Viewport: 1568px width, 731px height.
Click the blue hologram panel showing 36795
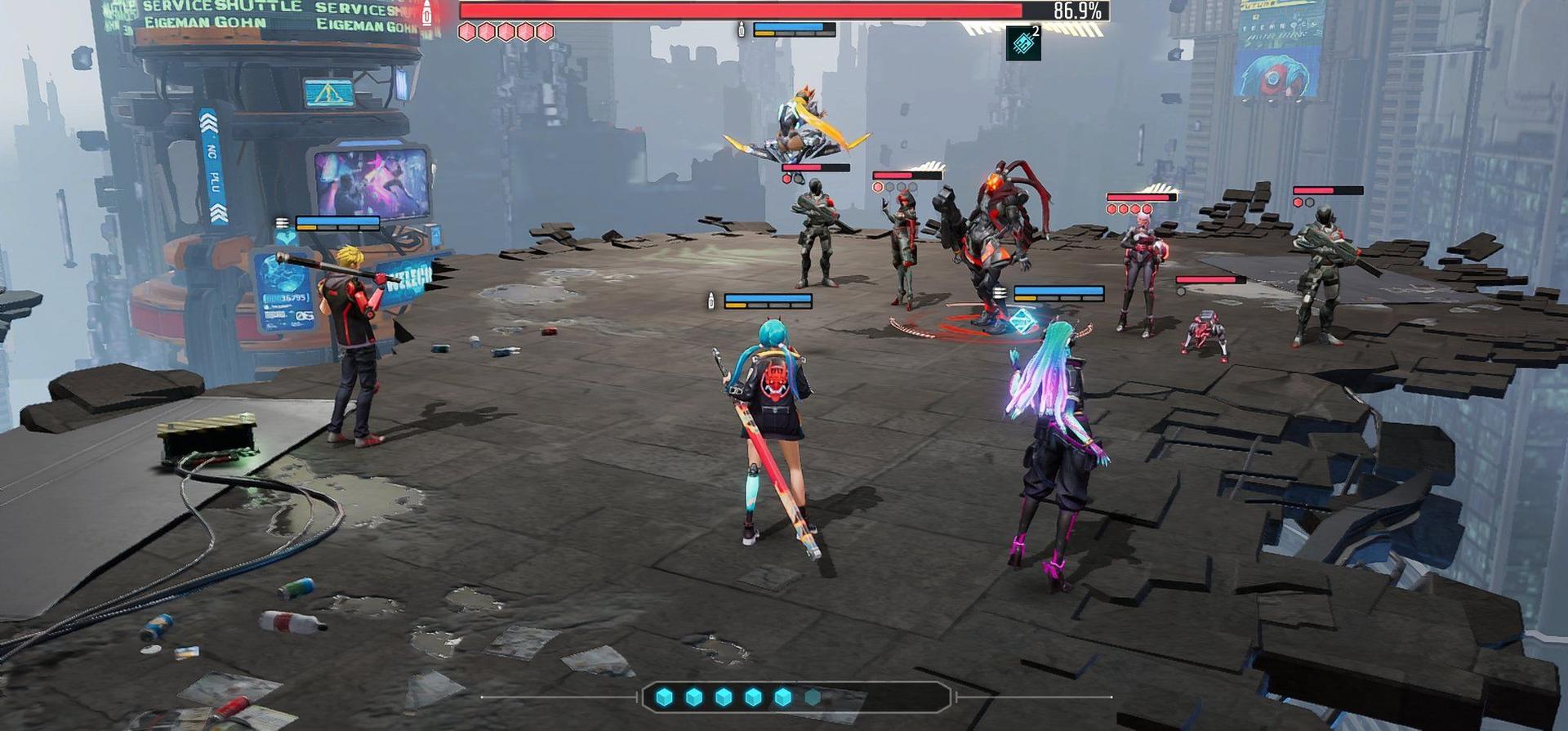pos(286,297)
